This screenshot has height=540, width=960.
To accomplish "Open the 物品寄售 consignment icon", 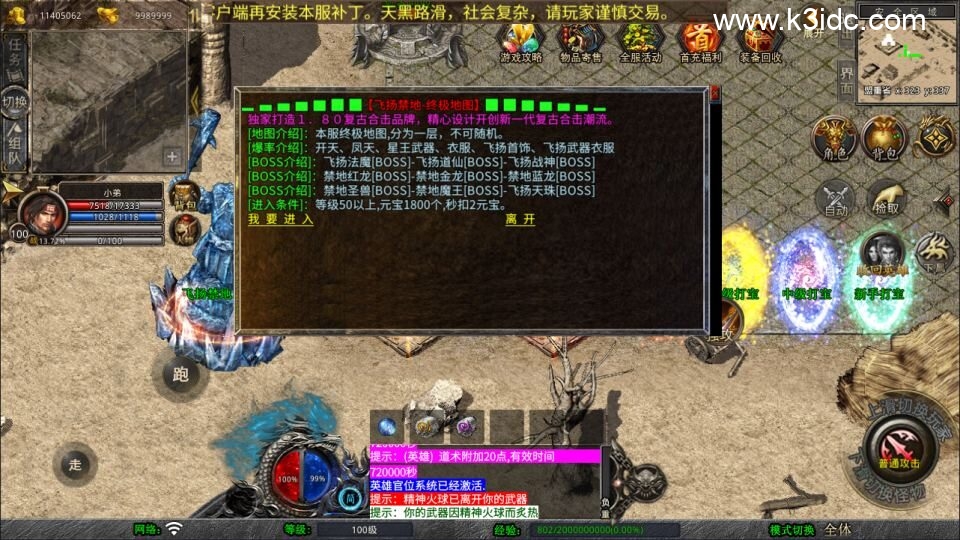I will [580, 42].
